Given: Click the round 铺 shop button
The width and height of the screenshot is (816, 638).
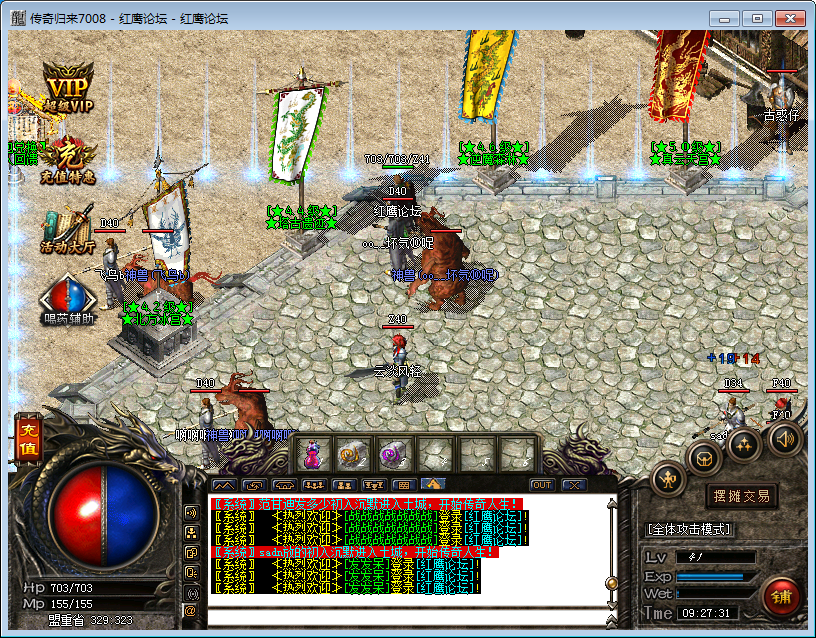Looking at the screenshot, I should tap(781, 596).
